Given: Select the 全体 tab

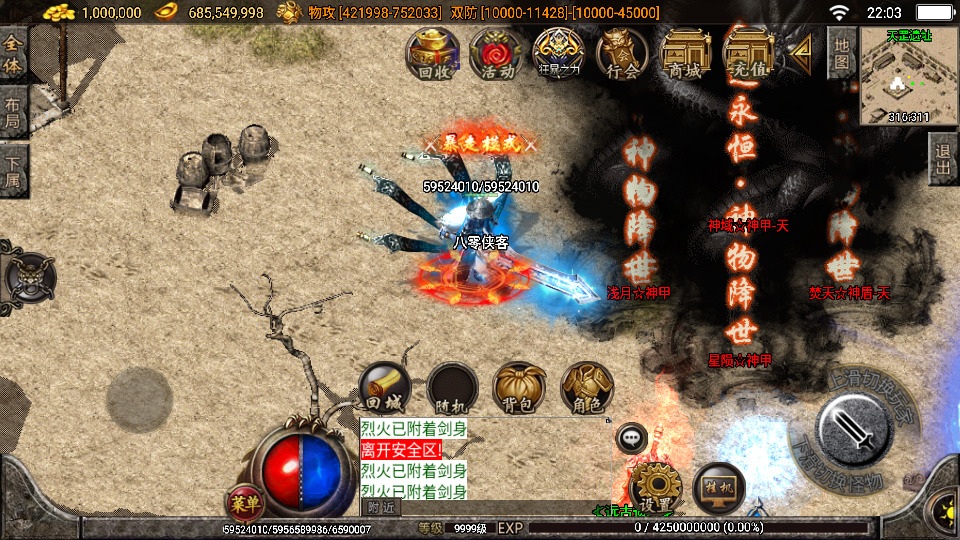Looking at the screenshot, I should [14, 55].
